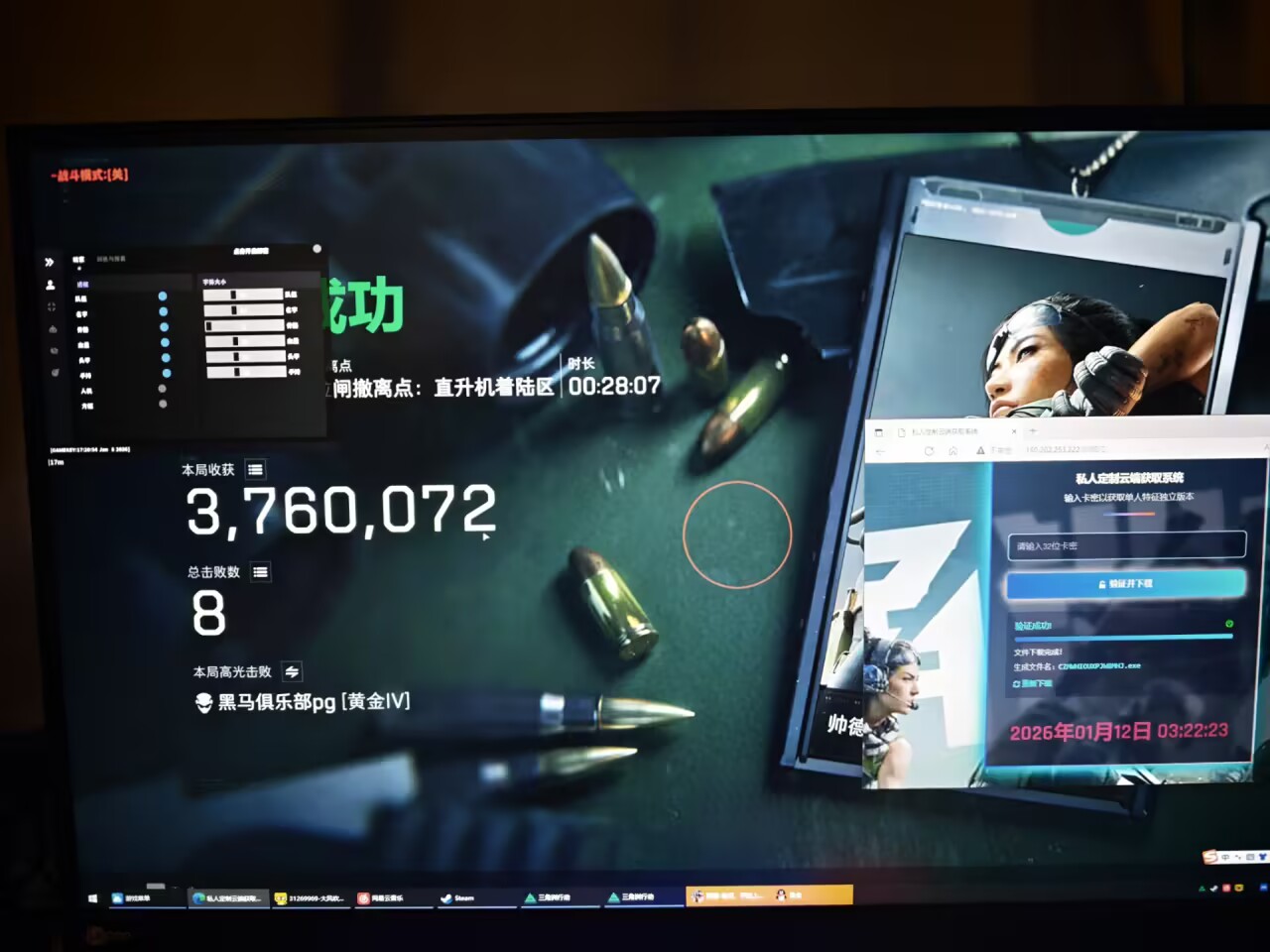Image resolution: width=1270 pixels, height=952 pixels.
Task: Adjust the 骨骼 font size slider
Action: pyautogui.click(x=244, y=325)
